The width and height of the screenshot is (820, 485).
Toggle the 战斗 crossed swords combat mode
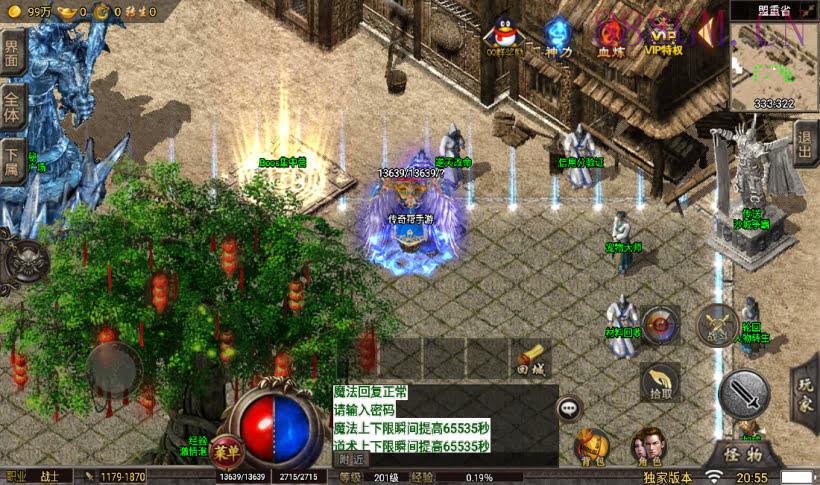[x=716, y=323]
